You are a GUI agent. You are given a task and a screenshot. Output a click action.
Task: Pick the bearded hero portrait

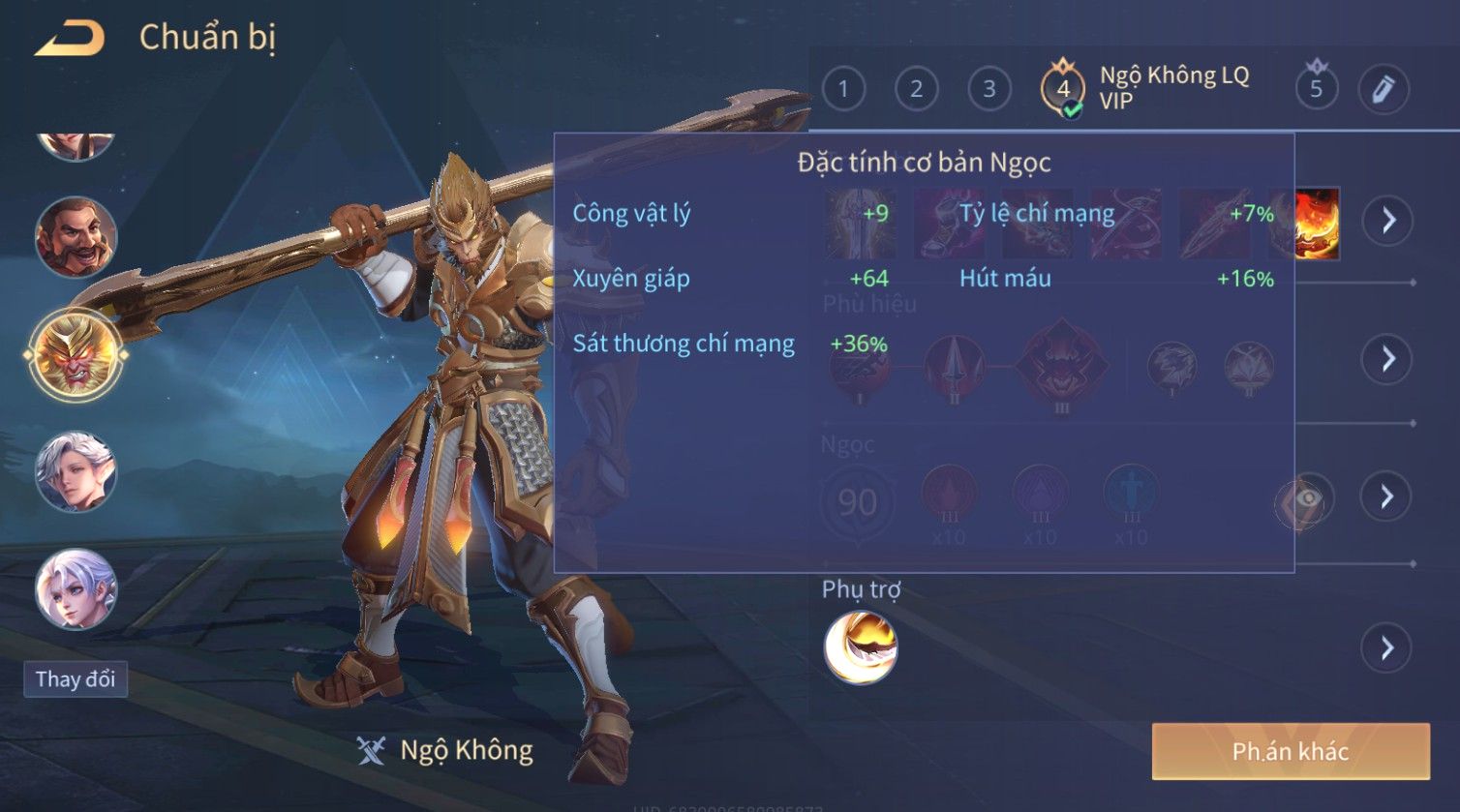pos(76,237)
